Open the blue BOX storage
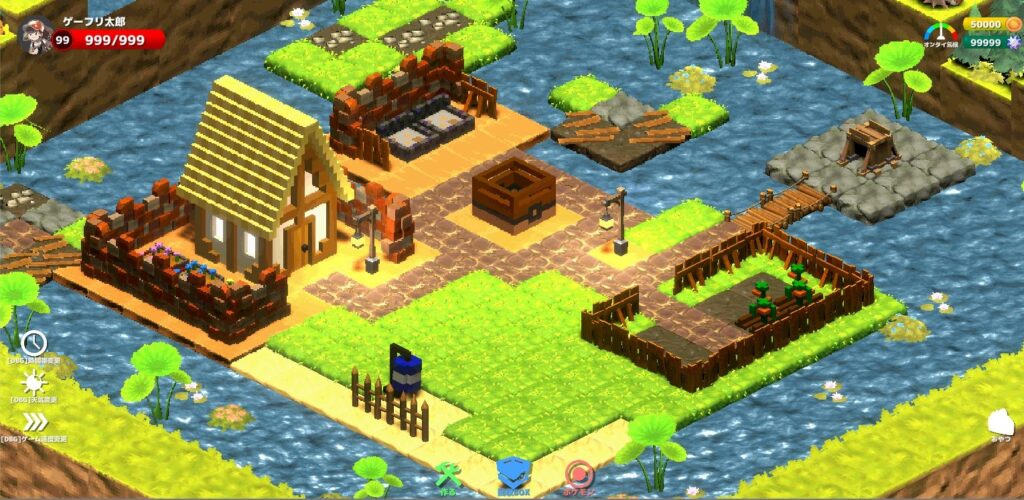This screenshot has width=1024, height=500. point(514,474)
